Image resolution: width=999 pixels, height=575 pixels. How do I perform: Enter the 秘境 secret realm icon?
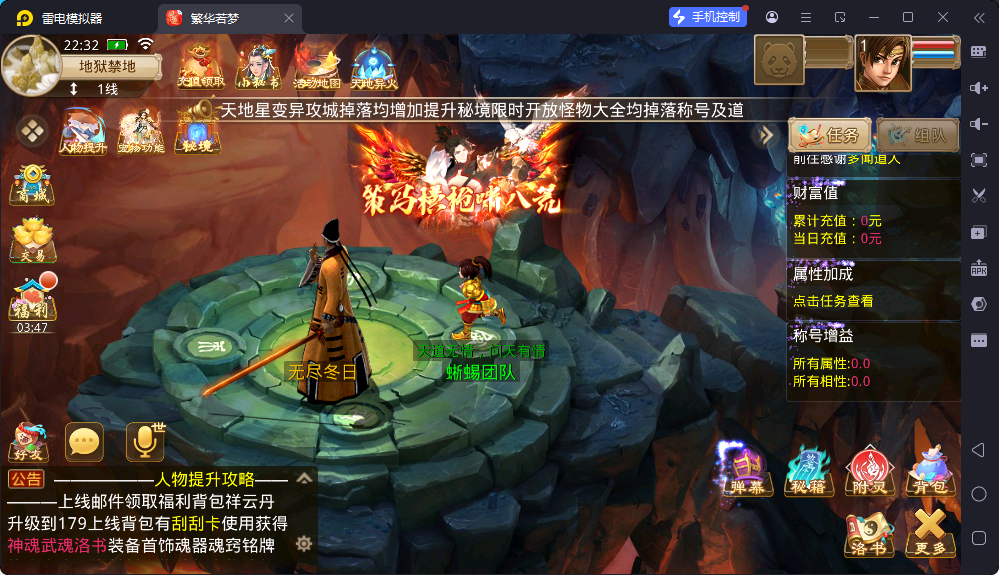click(x=196, y=131)
